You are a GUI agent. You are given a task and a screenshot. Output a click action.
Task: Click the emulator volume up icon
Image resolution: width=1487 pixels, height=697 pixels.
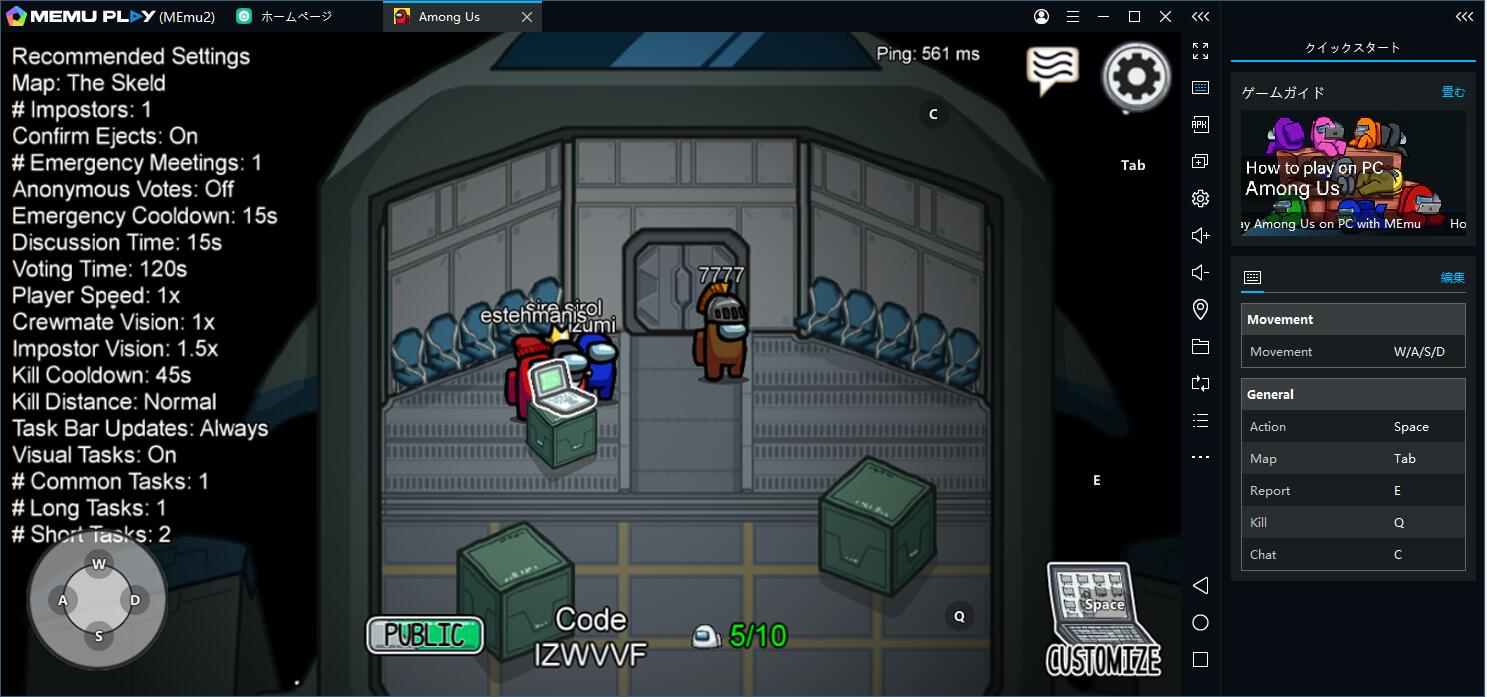1200,235
